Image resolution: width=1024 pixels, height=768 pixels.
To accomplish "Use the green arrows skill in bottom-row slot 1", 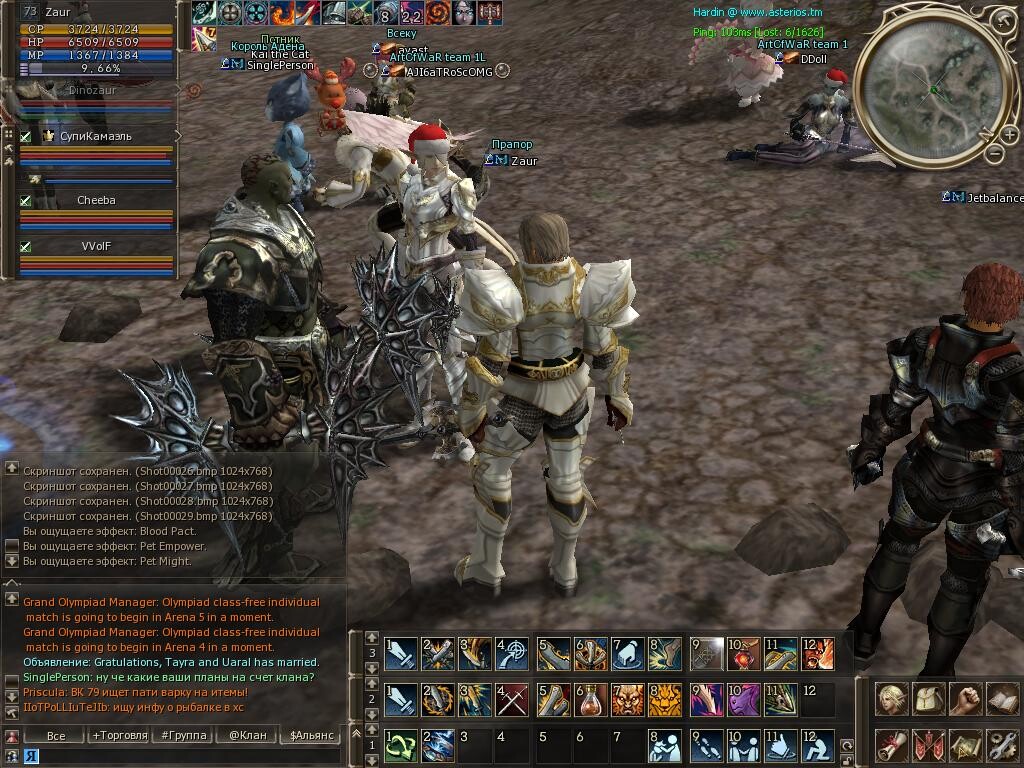I will click(402, 745).
